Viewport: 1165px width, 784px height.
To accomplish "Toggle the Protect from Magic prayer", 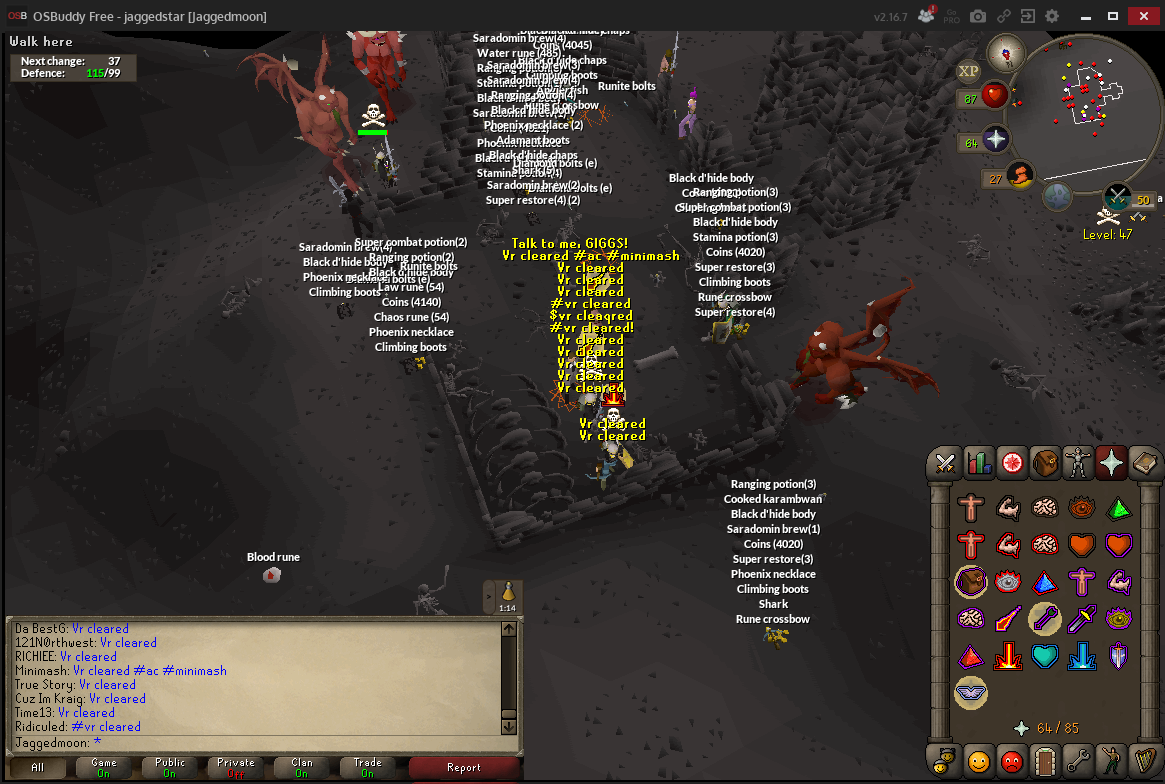I will point(1006,618).
